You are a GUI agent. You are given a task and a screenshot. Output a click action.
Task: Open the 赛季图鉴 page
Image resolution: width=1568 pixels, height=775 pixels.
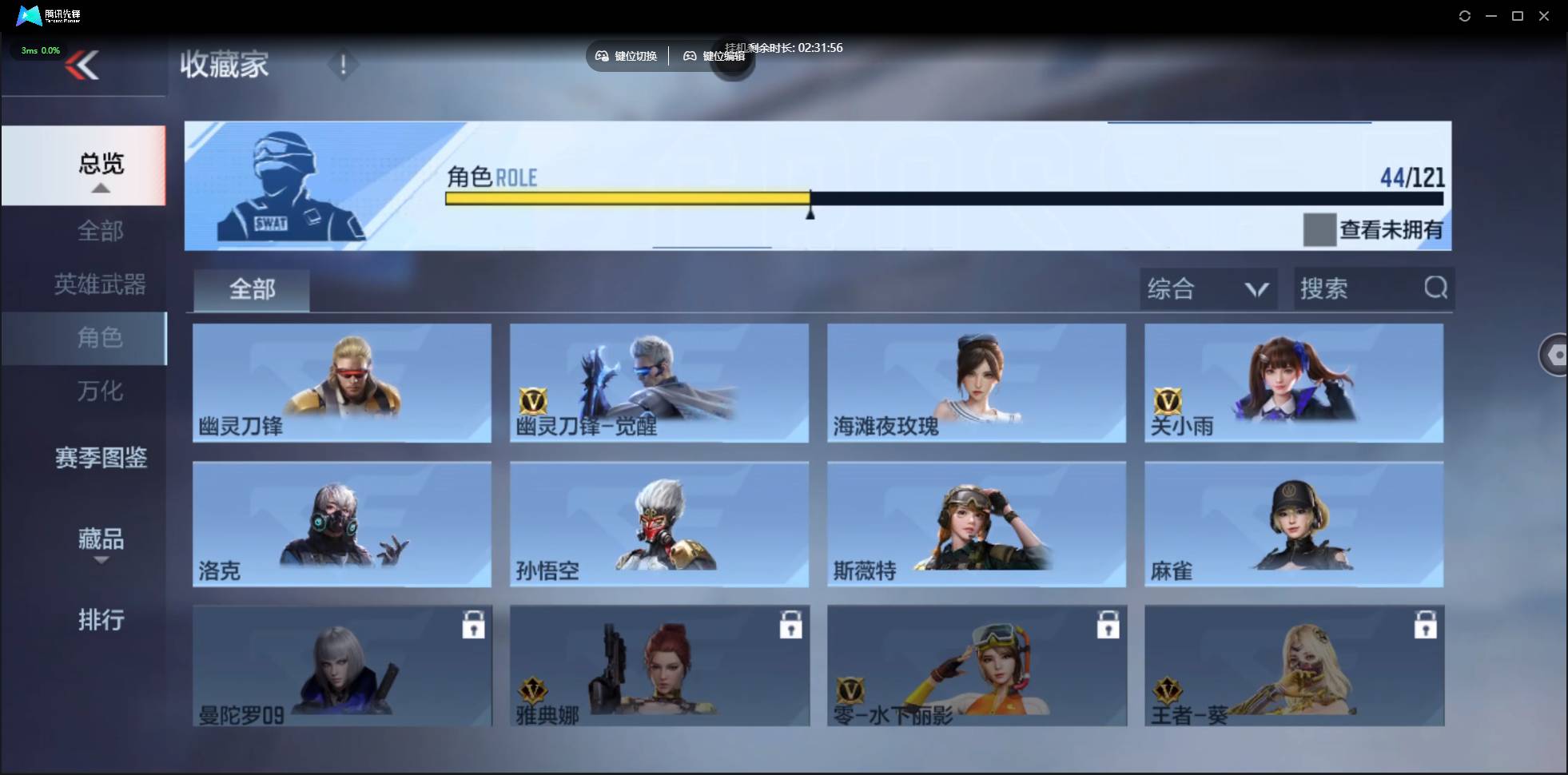click(100, 458)
